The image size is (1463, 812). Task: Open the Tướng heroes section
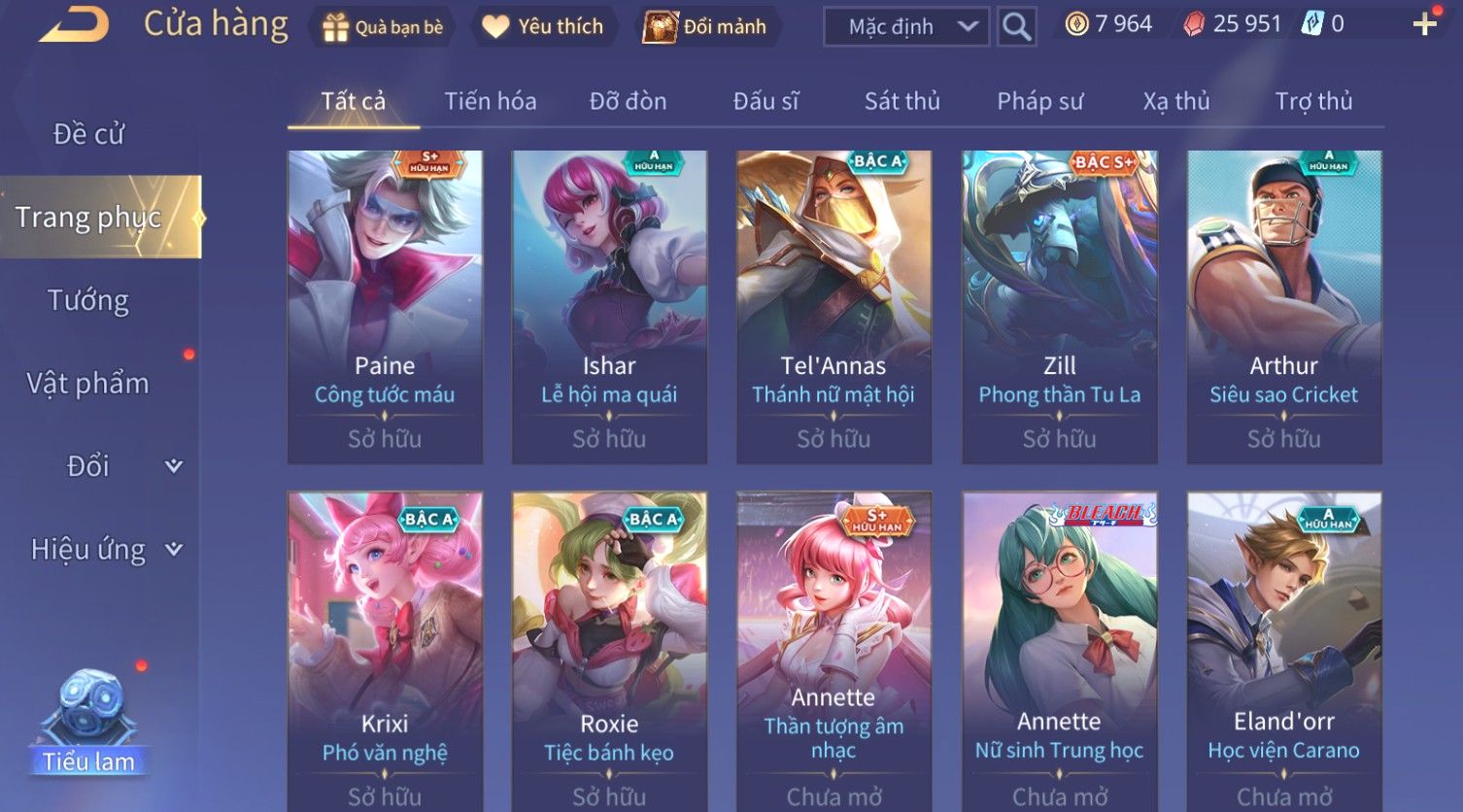tap(88, 300)
